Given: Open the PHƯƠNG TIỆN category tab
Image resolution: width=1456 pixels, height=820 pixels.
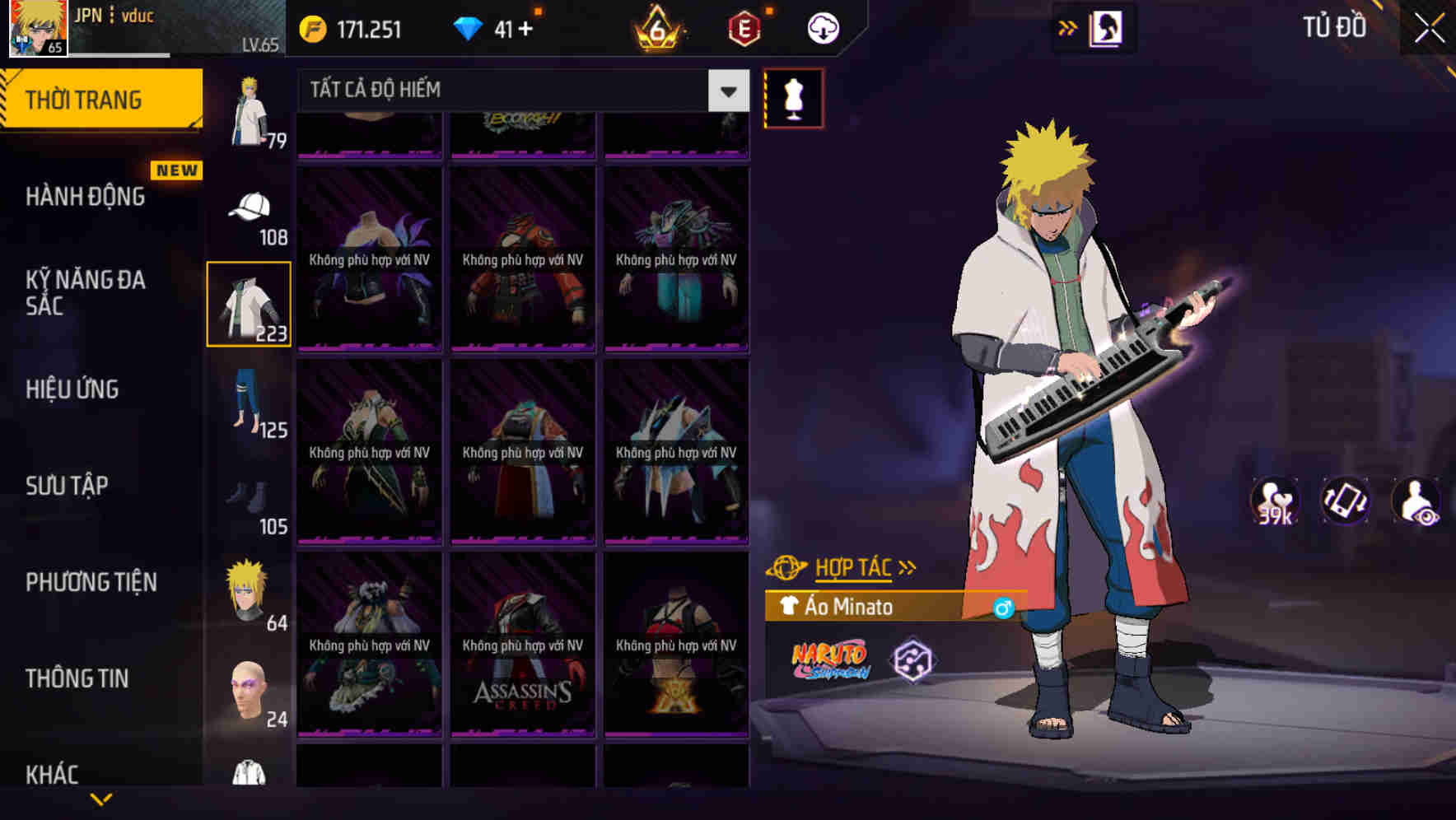Looking at the screenshot, I should tap(91, 582).
